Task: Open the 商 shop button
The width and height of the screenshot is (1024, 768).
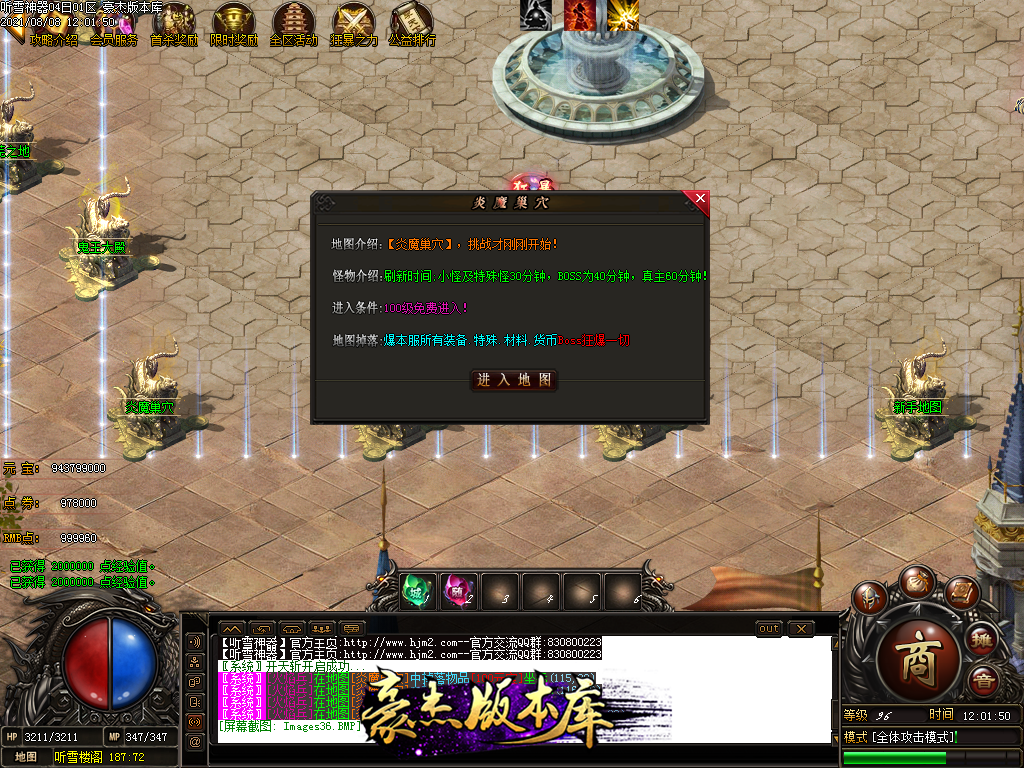Action: point(919,659)
